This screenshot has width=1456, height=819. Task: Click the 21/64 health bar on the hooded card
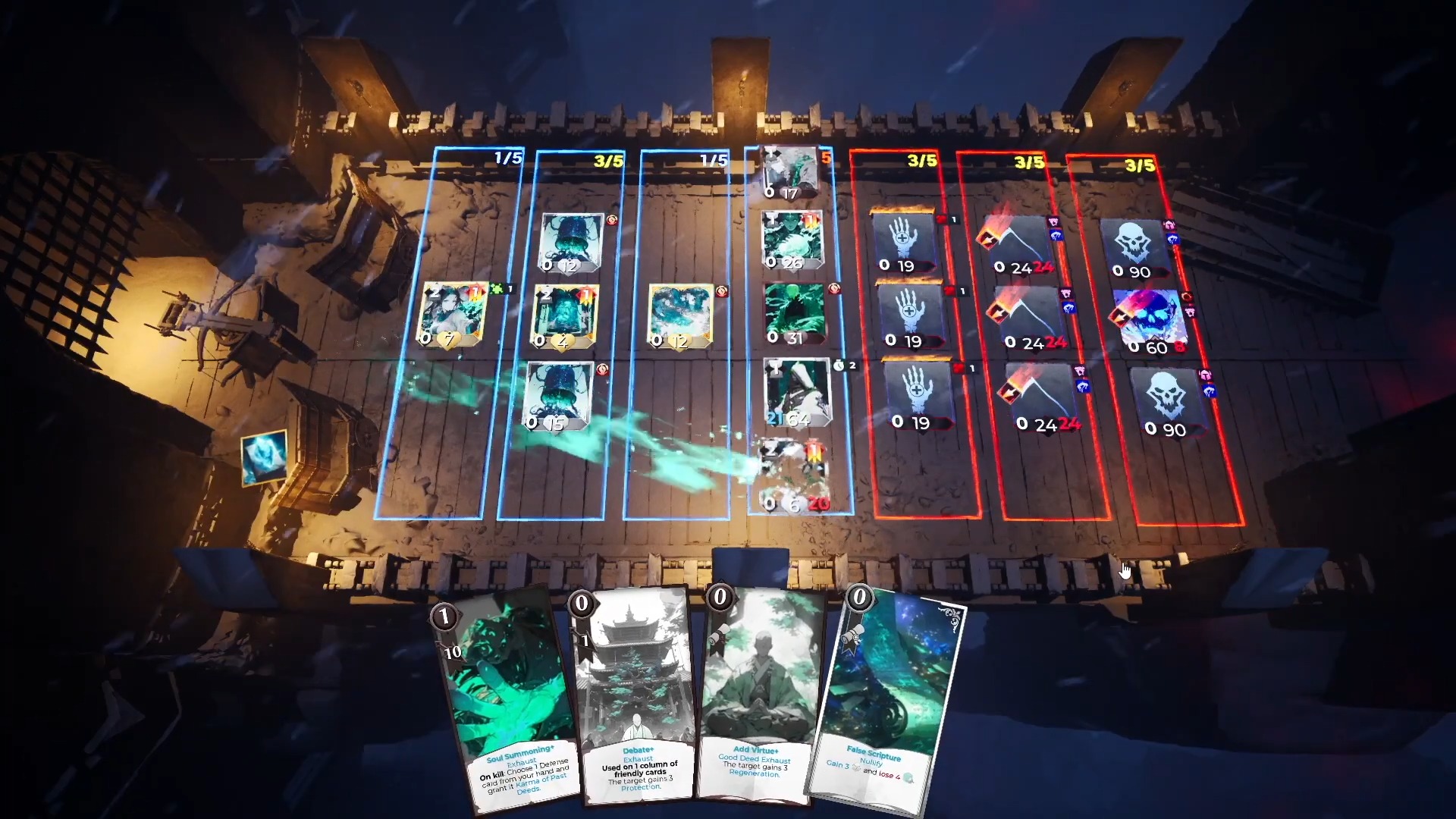tap(790, 419)
